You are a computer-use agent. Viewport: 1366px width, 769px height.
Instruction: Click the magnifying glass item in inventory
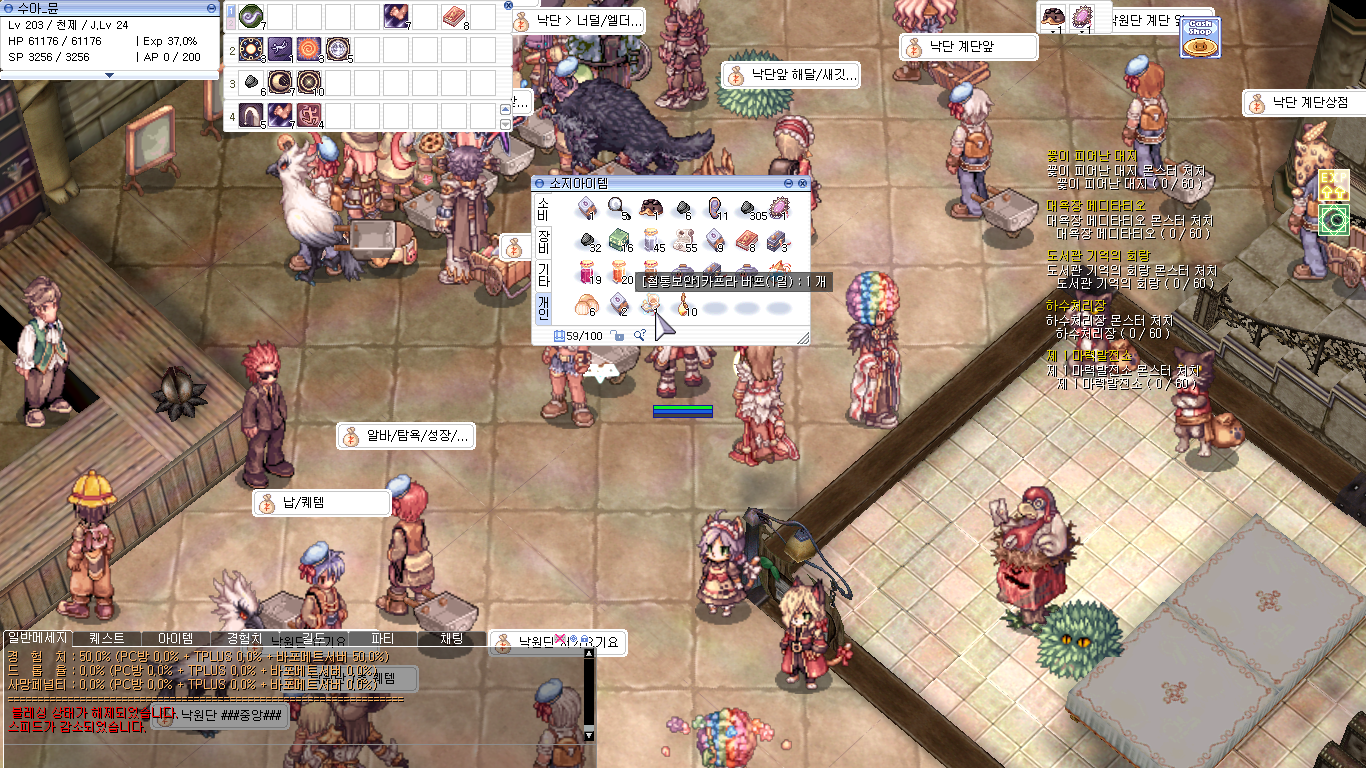(x=617, y=208)
